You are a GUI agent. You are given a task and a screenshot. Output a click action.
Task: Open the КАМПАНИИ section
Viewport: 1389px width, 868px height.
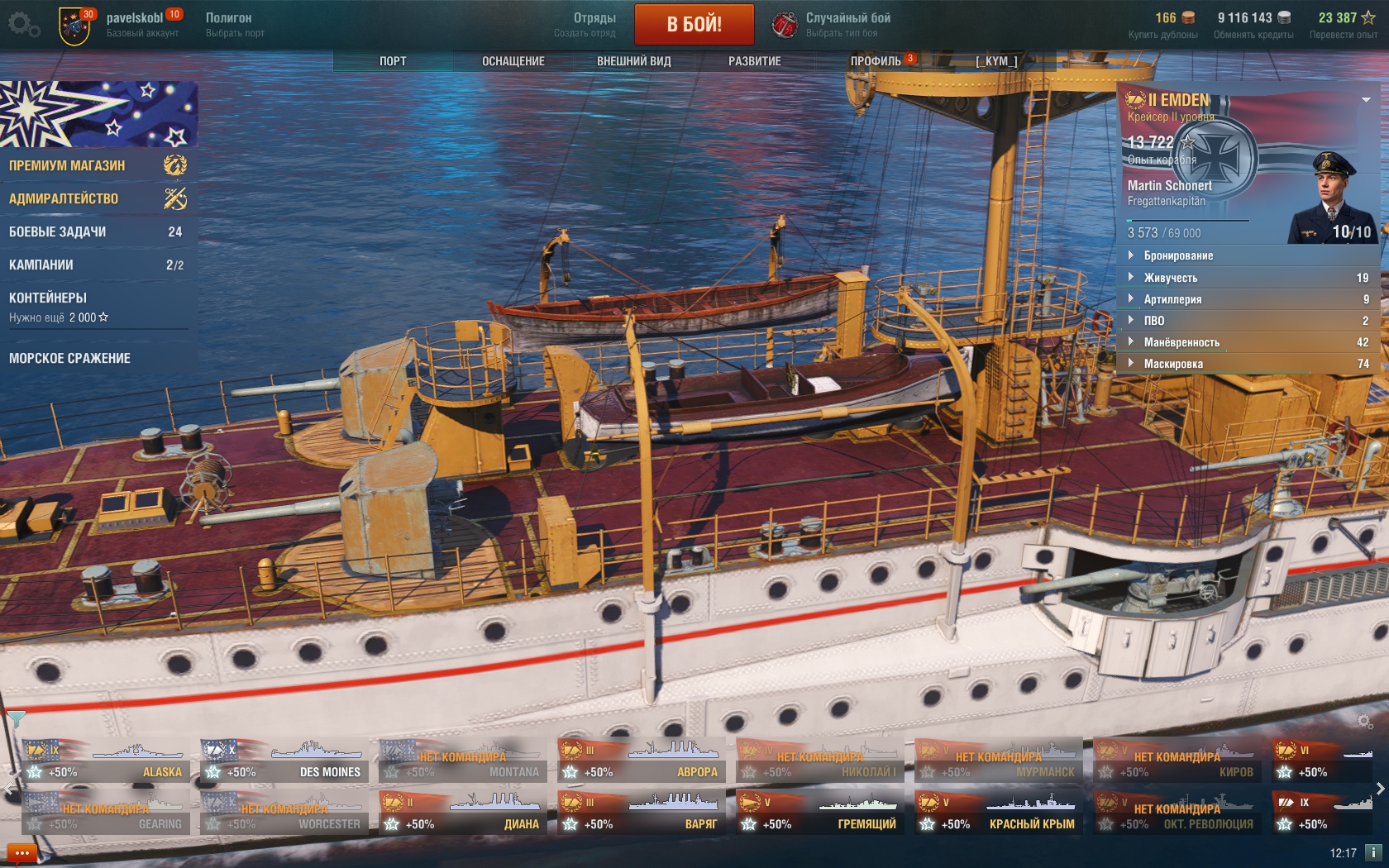tap(97, 265)
